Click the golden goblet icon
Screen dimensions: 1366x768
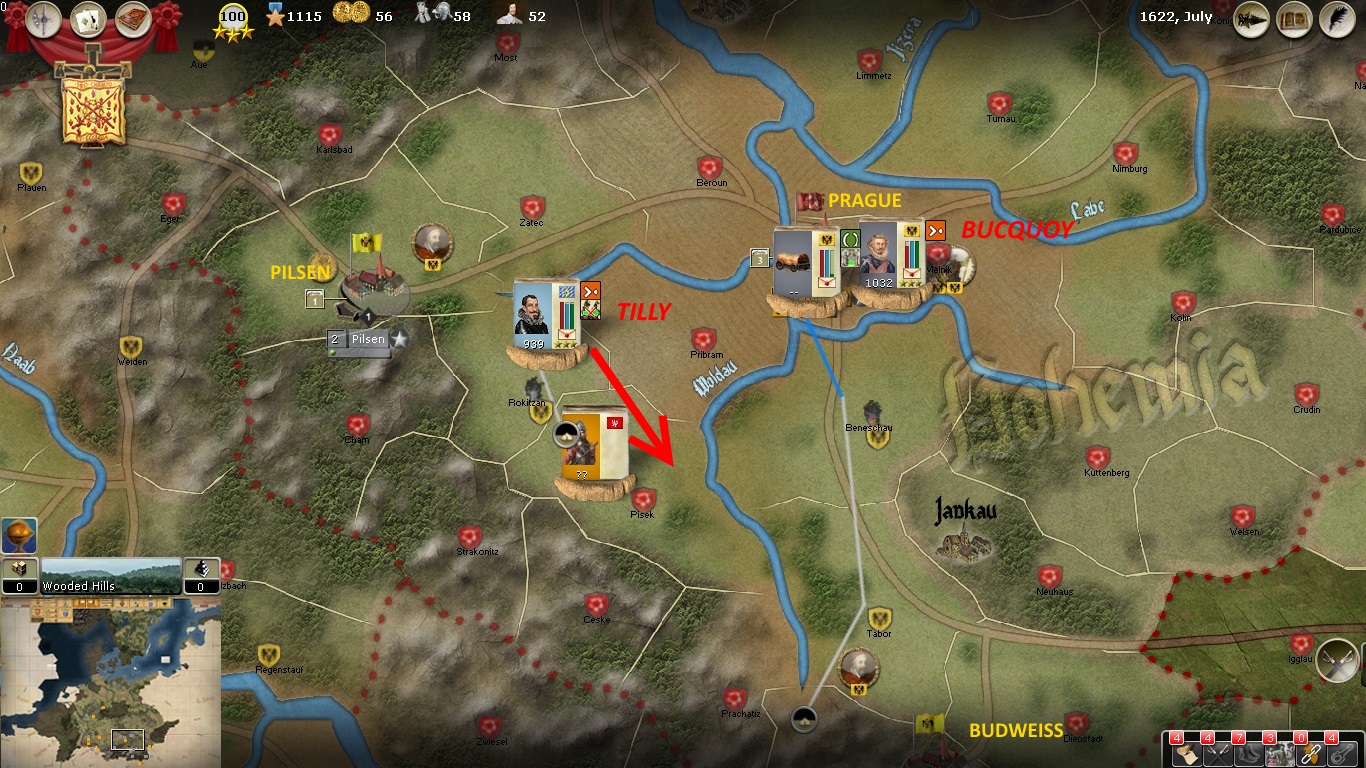tap(19, 535)
